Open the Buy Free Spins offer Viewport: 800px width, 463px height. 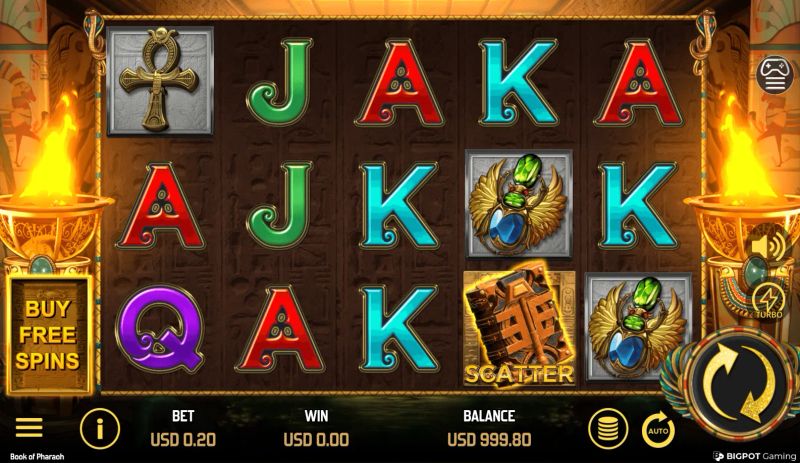[48, 335]
